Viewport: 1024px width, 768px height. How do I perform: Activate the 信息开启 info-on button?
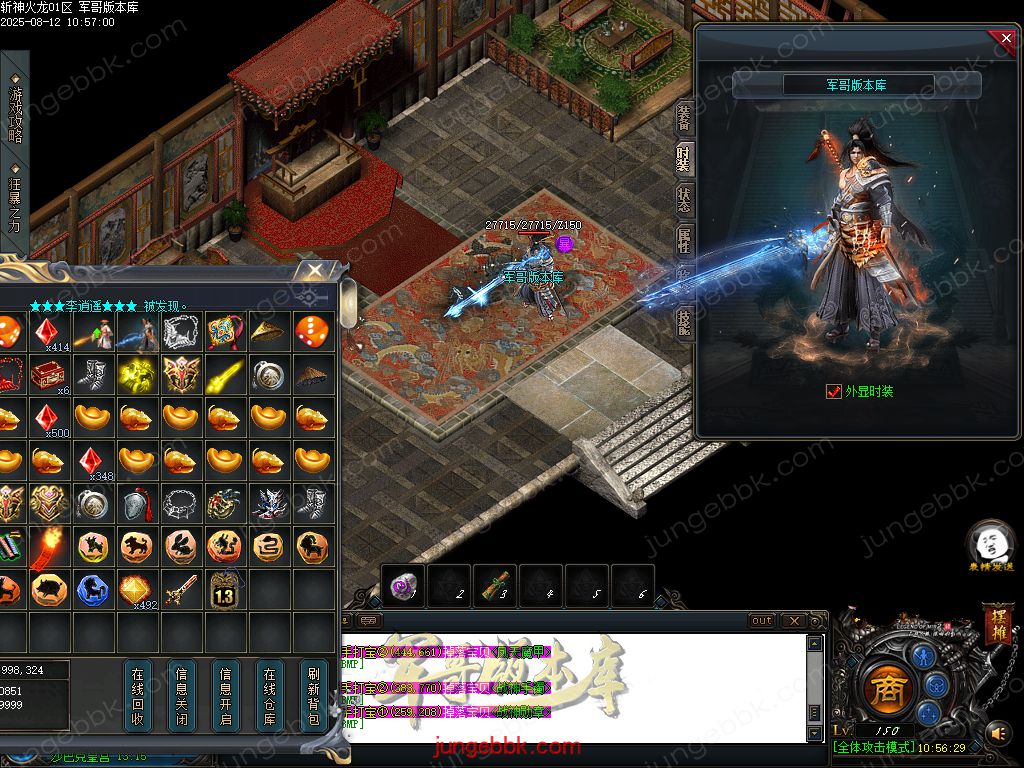[226, 695]
